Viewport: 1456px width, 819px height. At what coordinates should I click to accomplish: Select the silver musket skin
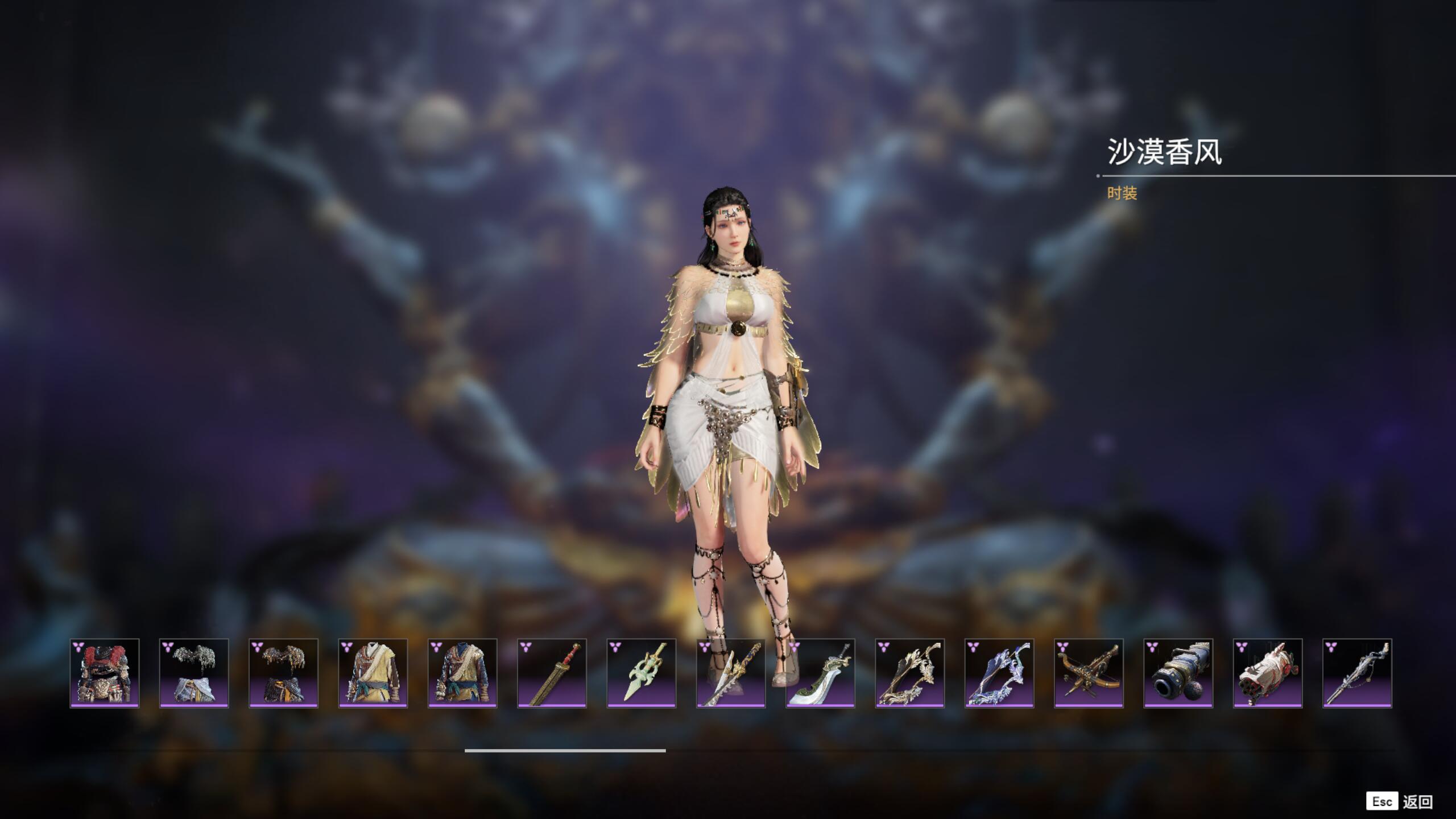tap(1358, 673)
